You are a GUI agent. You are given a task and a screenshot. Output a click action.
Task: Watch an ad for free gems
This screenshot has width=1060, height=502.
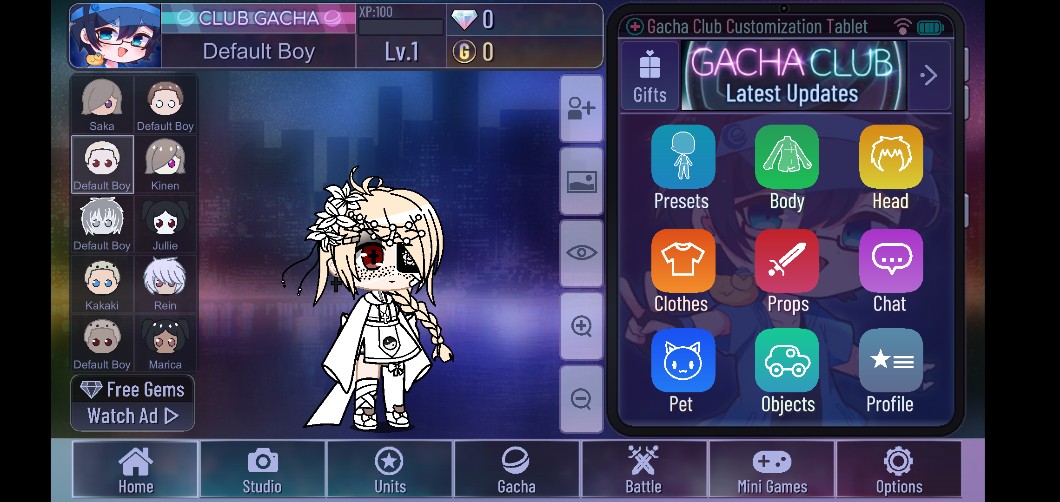click(133, 403)
